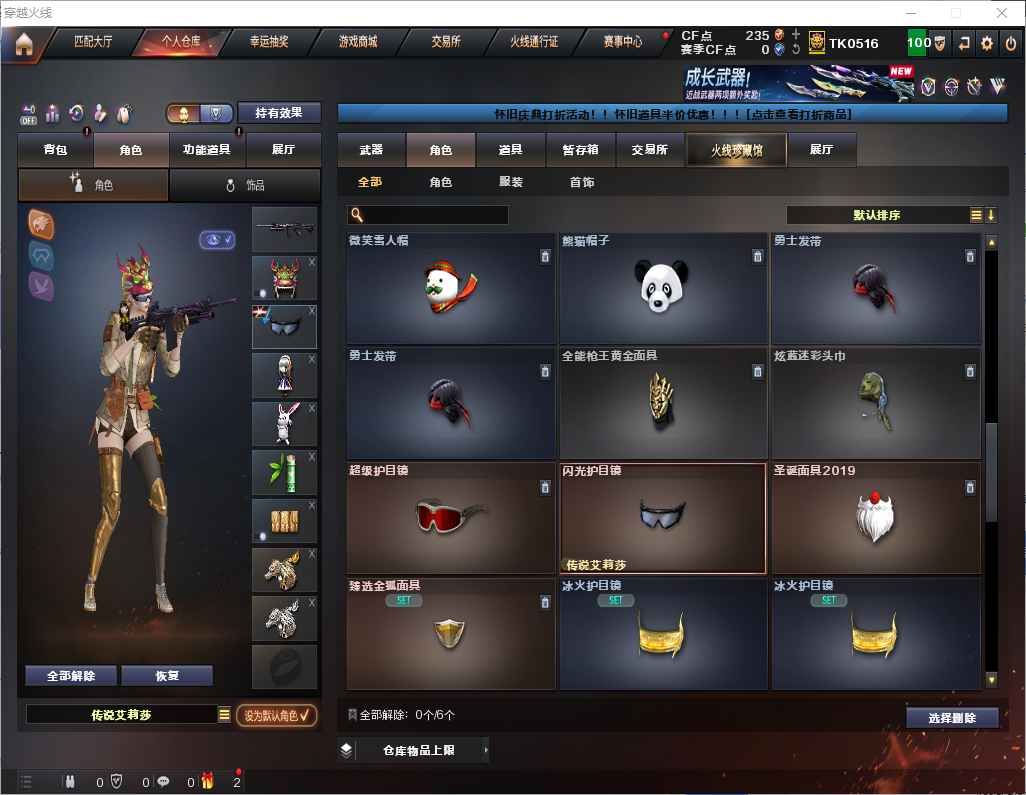The width and height of the screenshot is (1026, 795).
Task: Filter by 服装 clothing category
Action: pyautogui.click(x=511, y=182)
